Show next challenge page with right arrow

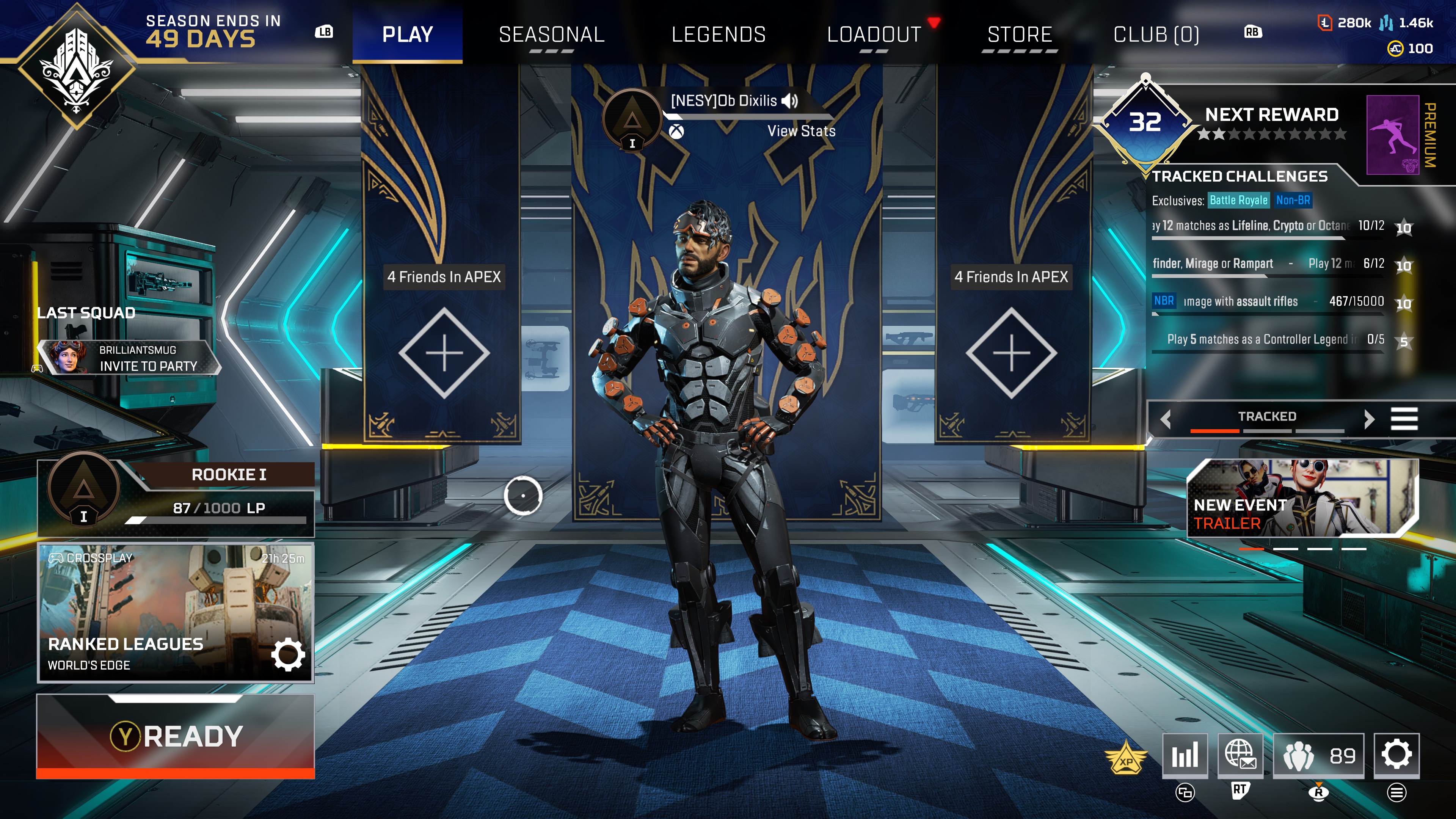click(x=1368, y=419)
